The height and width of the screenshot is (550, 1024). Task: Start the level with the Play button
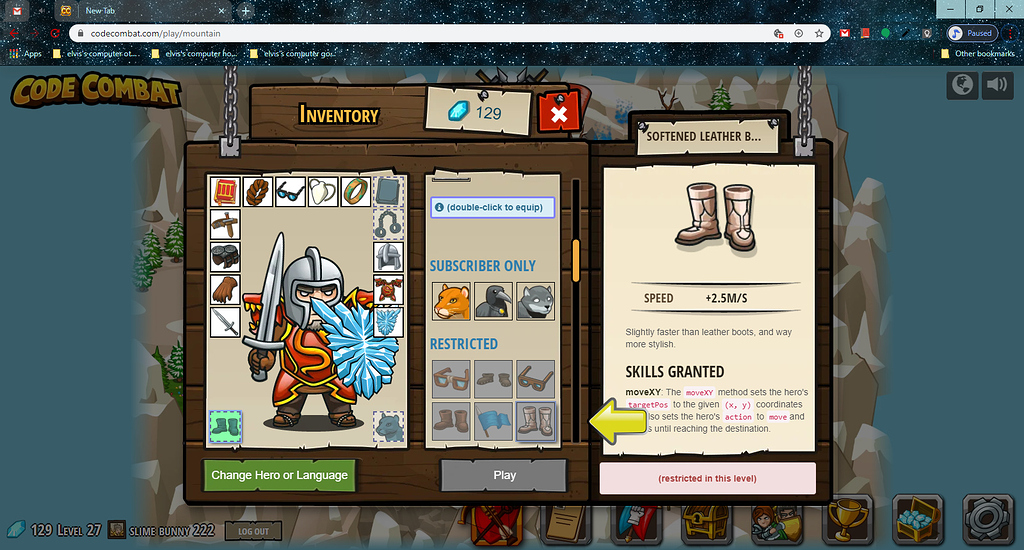click(504, 475)
